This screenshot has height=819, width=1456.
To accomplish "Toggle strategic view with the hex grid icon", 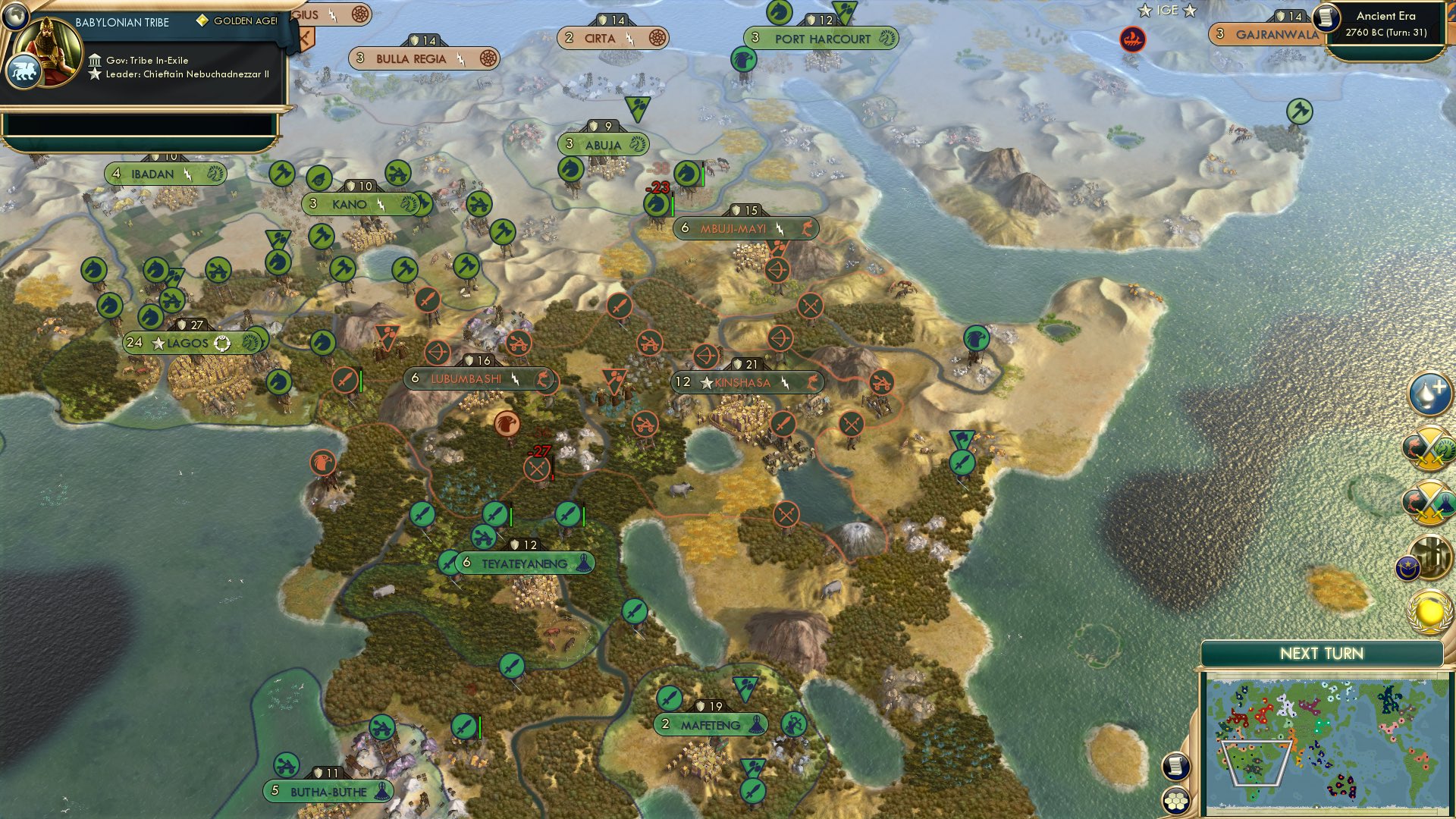I will [x=1174, y=798].
